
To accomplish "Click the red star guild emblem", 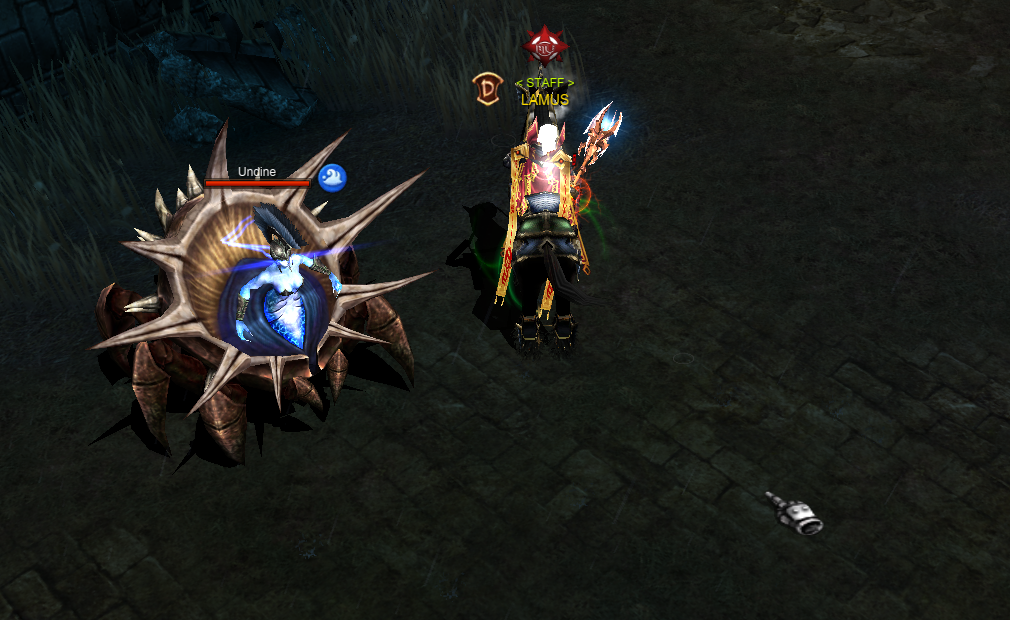I will (x=545, y=46).
